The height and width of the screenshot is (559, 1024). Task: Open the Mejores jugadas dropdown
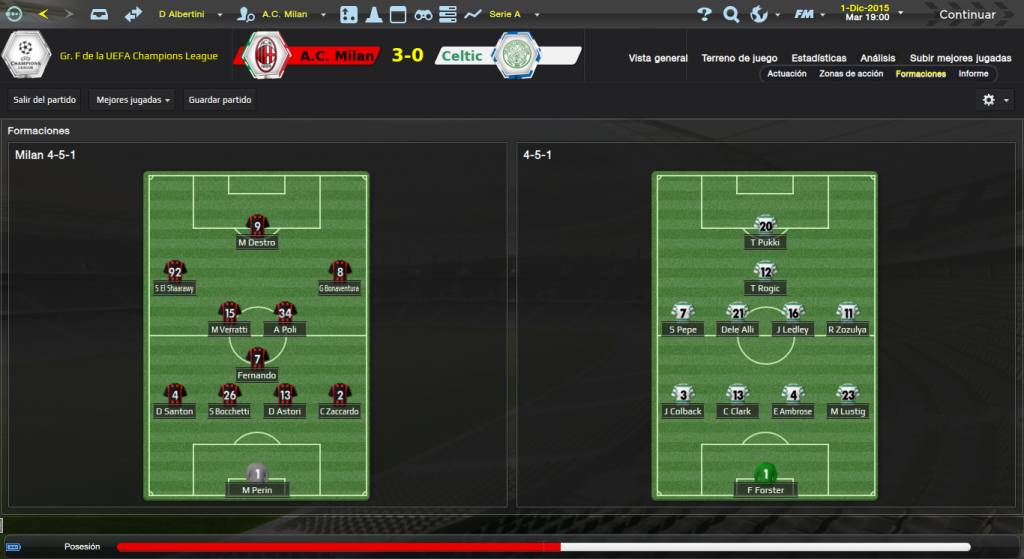click(132, 100)
